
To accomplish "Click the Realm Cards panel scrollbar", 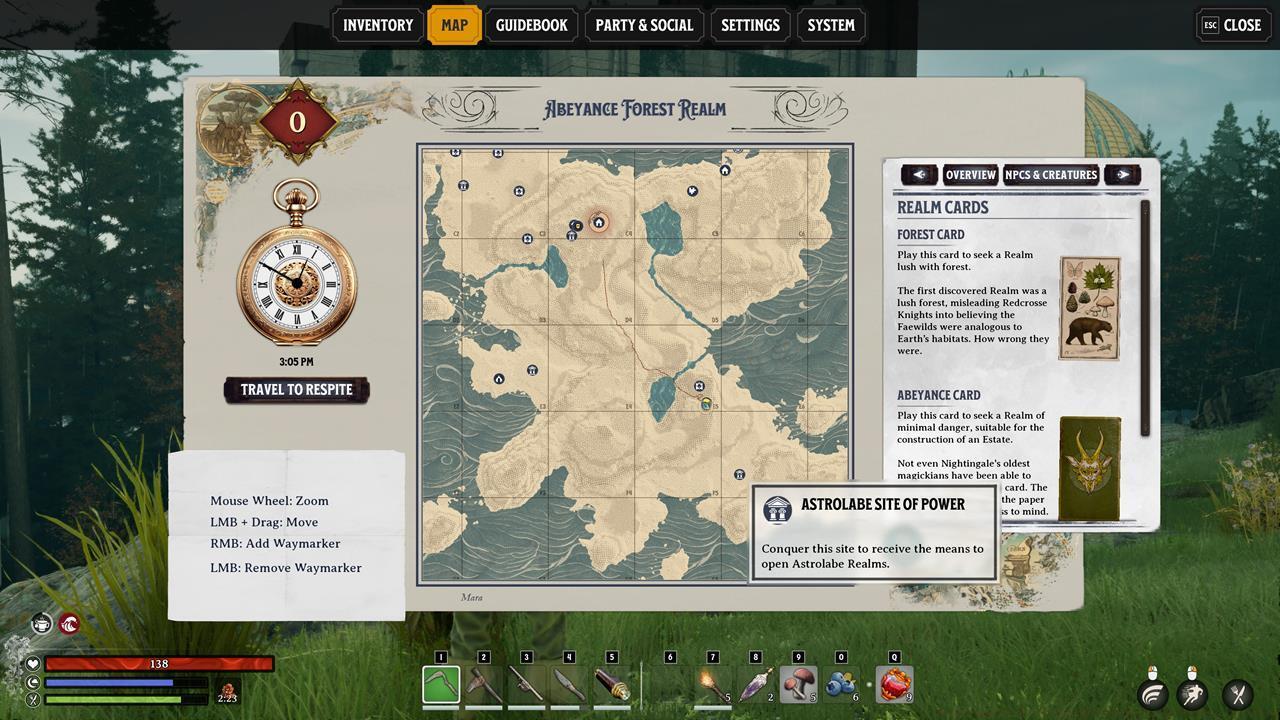I will (1146, 320).
